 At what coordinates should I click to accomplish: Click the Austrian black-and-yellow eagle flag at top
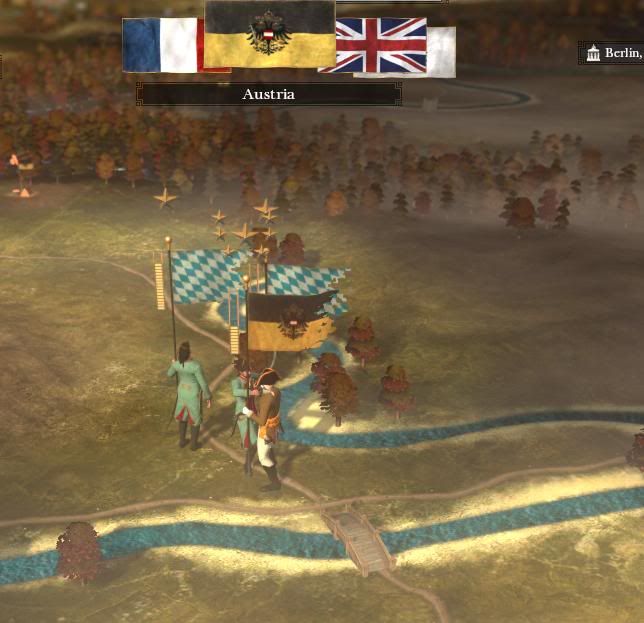(x=269, y=34)
